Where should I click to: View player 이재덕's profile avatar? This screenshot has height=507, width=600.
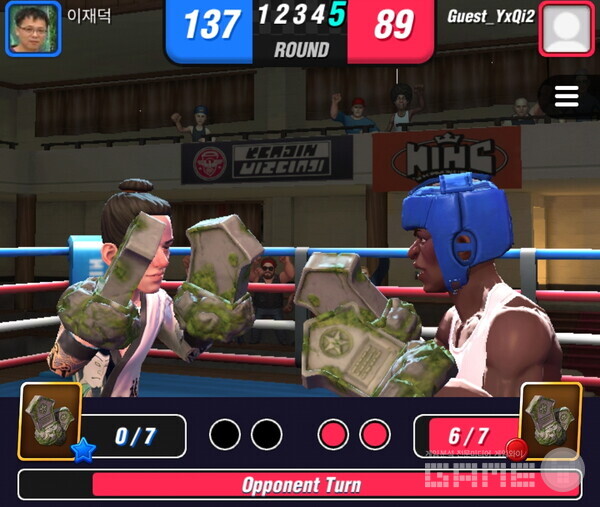click(x=33, y=28)
